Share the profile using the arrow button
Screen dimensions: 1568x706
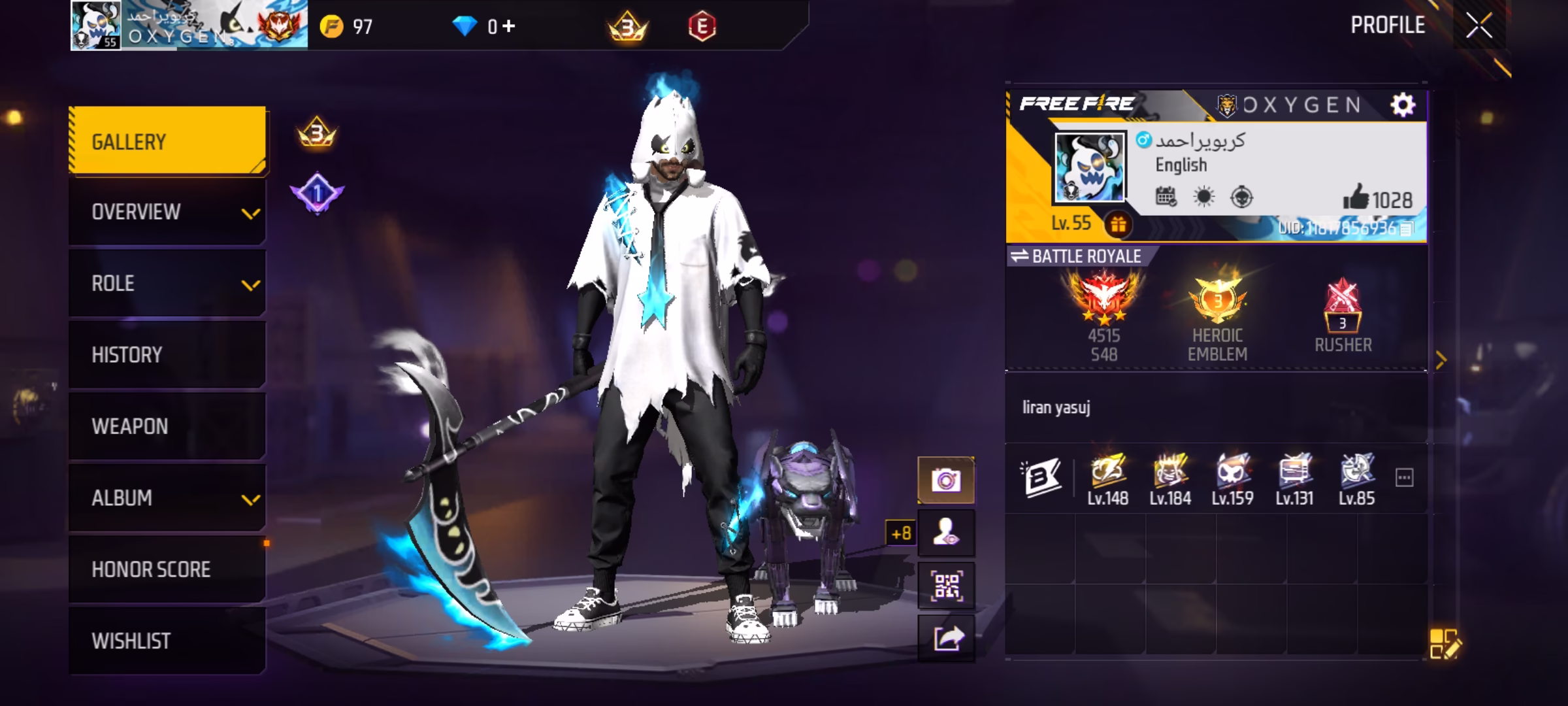point(946,638)
